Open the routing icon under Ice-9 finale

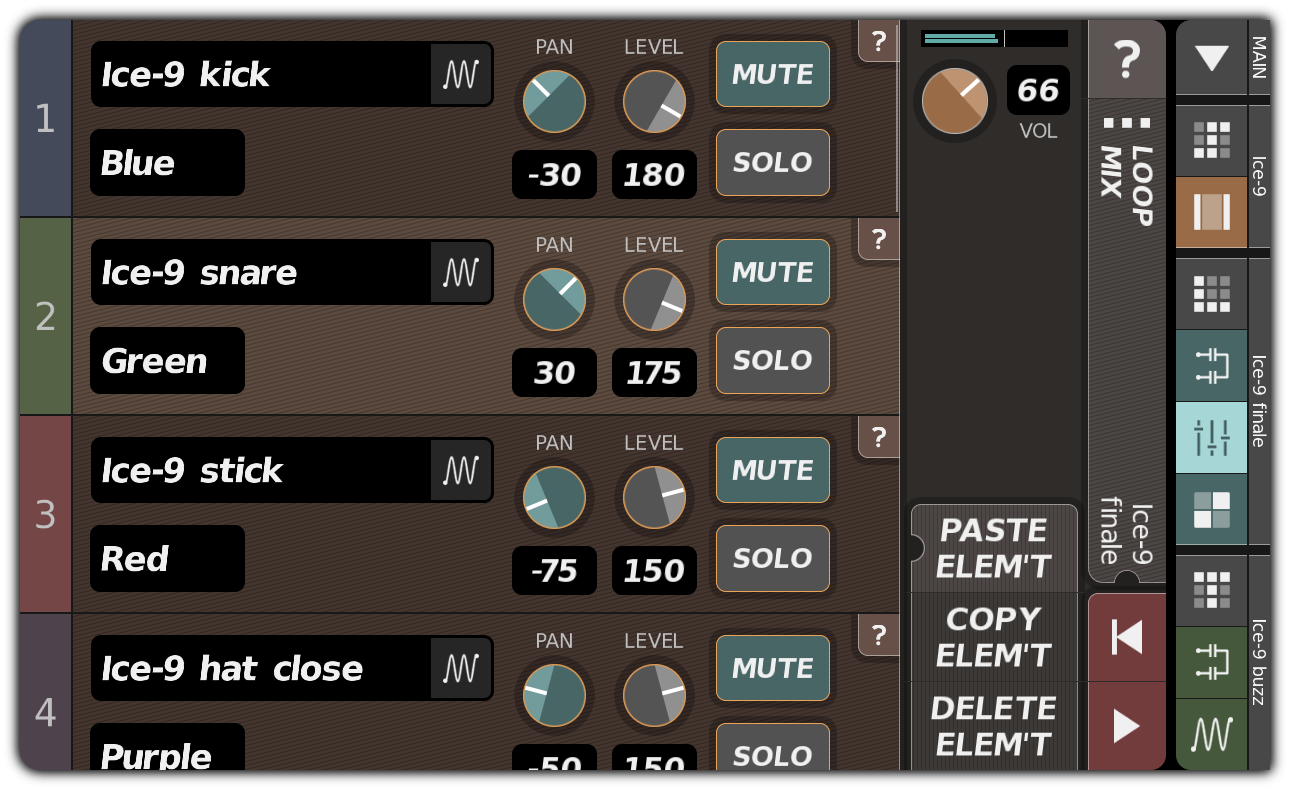coord(1211,366)
